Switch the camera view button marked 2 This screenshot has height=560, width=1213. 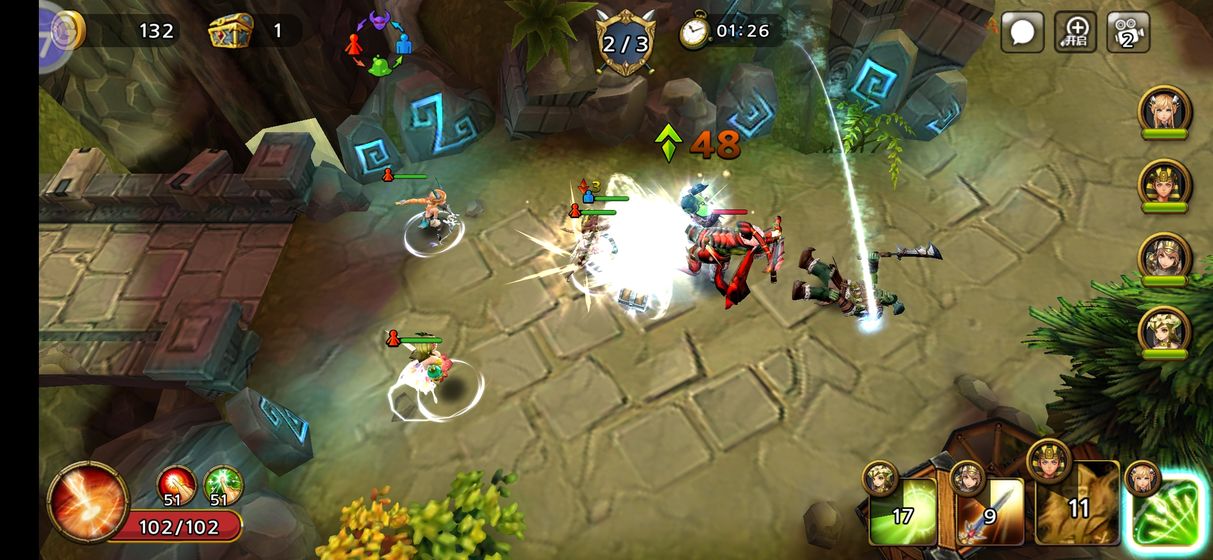click(1128, 32)
